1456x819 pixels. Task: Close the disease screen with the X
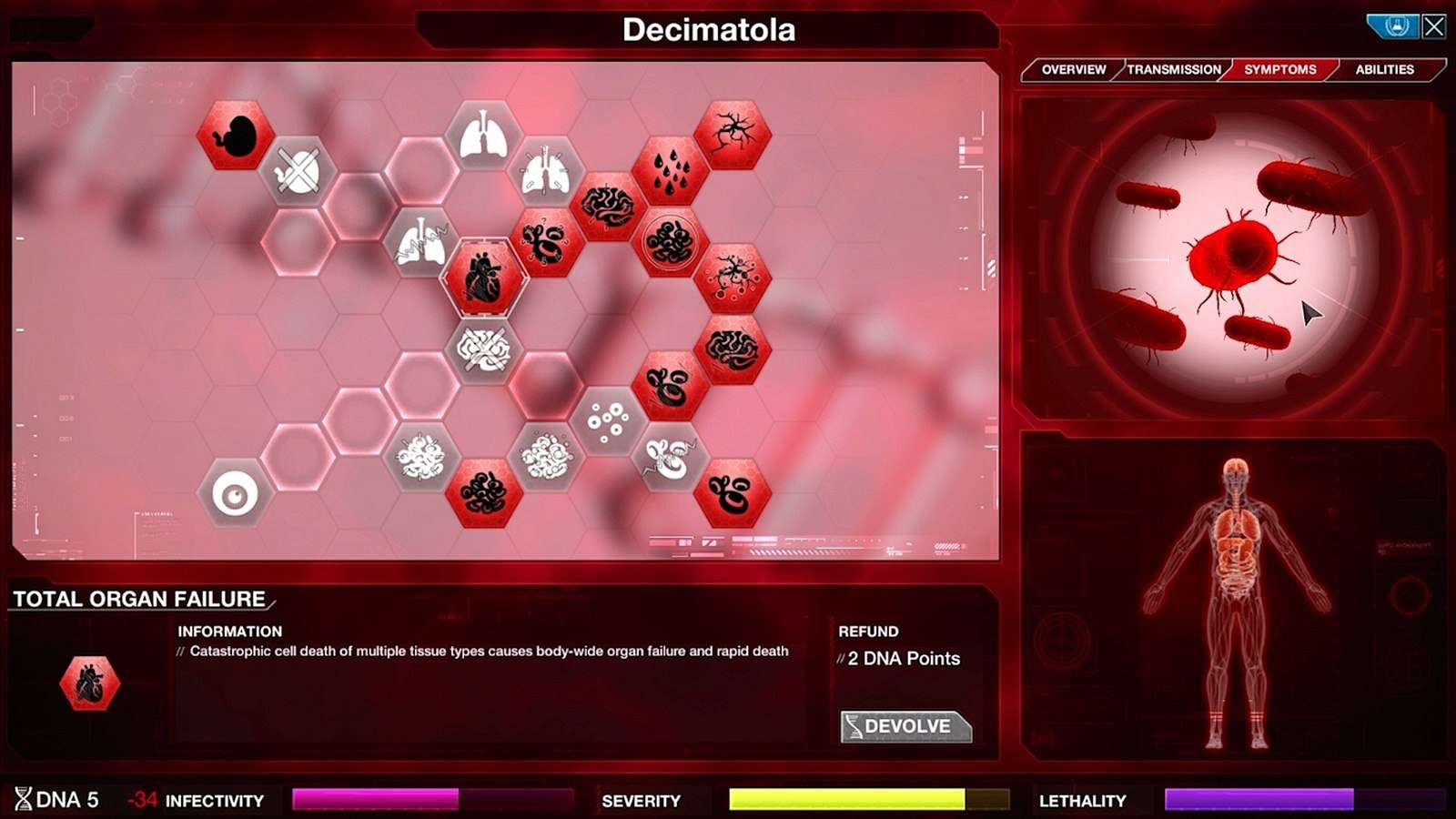(x=1434, y=26)
